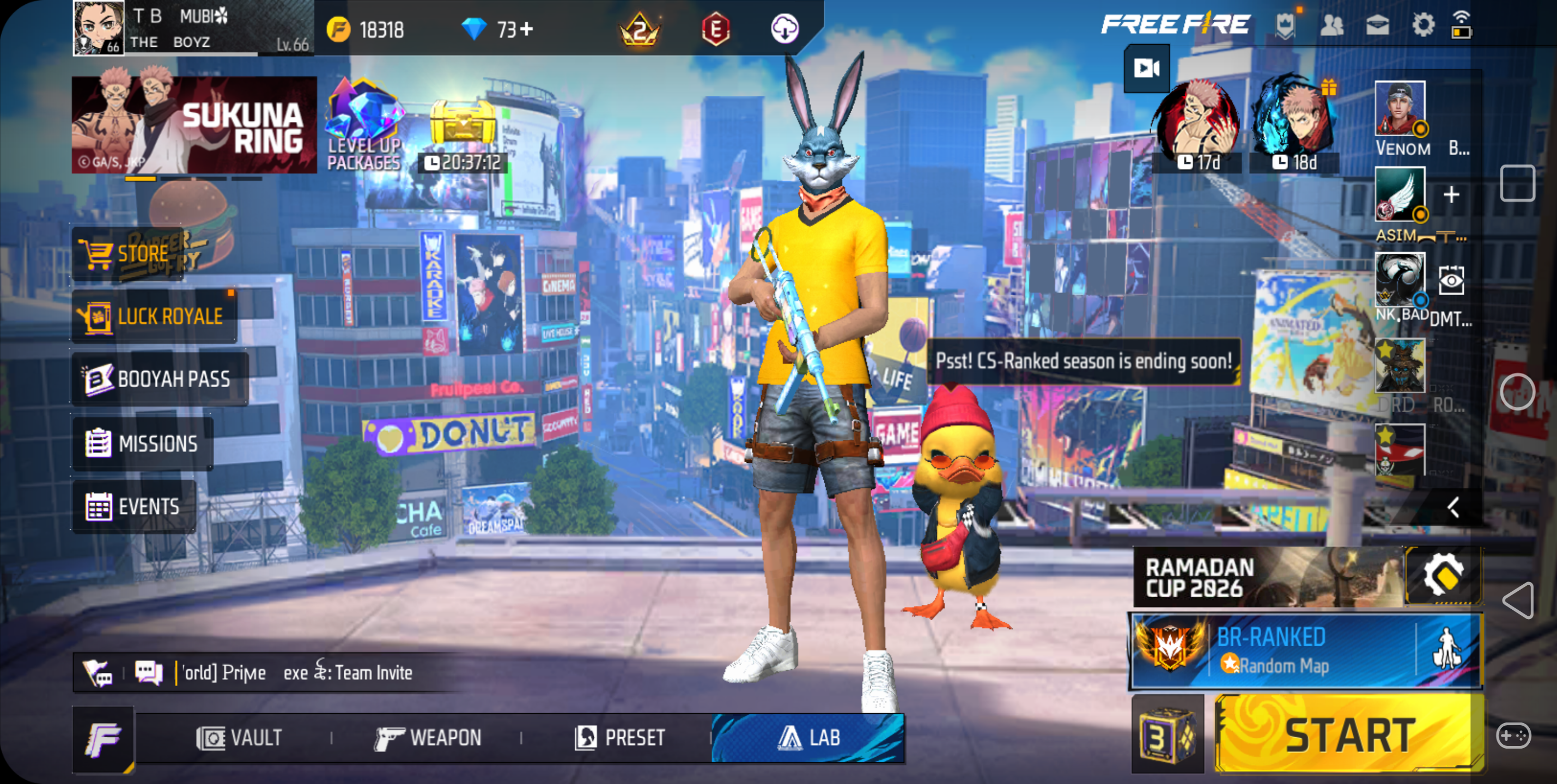This screenshot has width=1557, height=784.
Task: Open the Weapon tab
Action: [x=428, y=738]
